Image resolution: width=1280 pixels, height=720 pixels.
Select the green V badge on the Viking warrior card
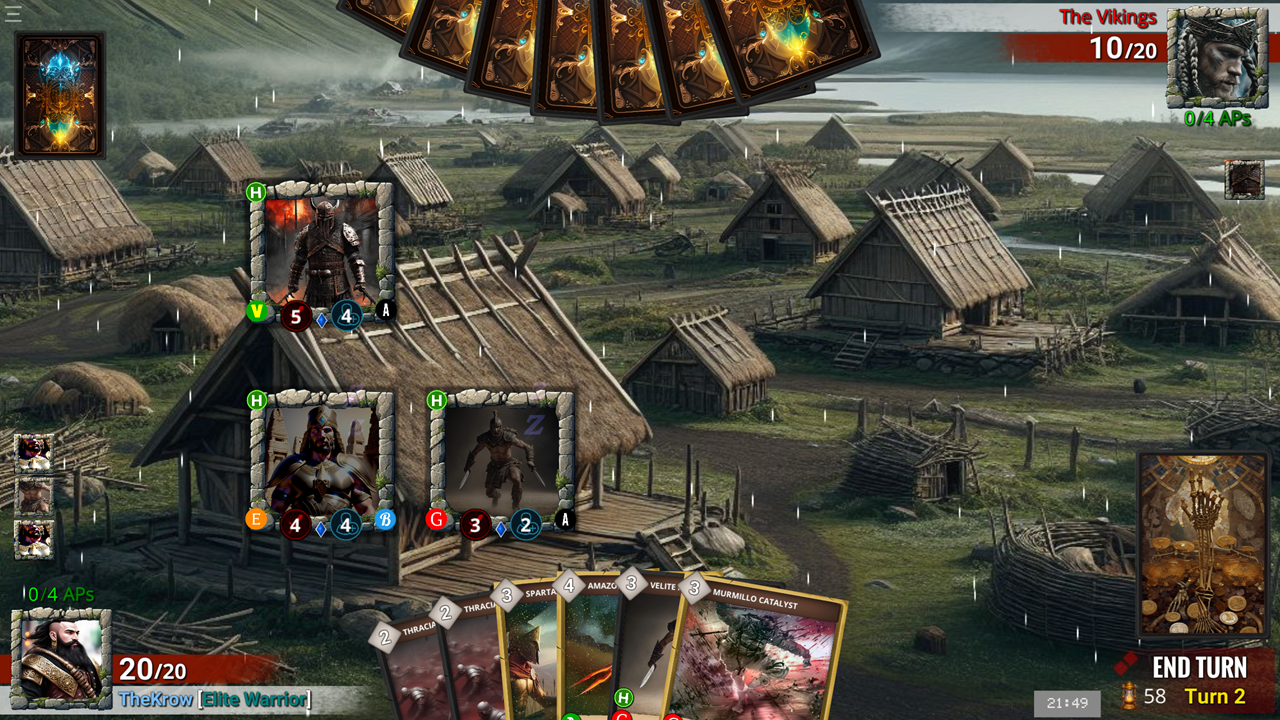pos(257,313)
